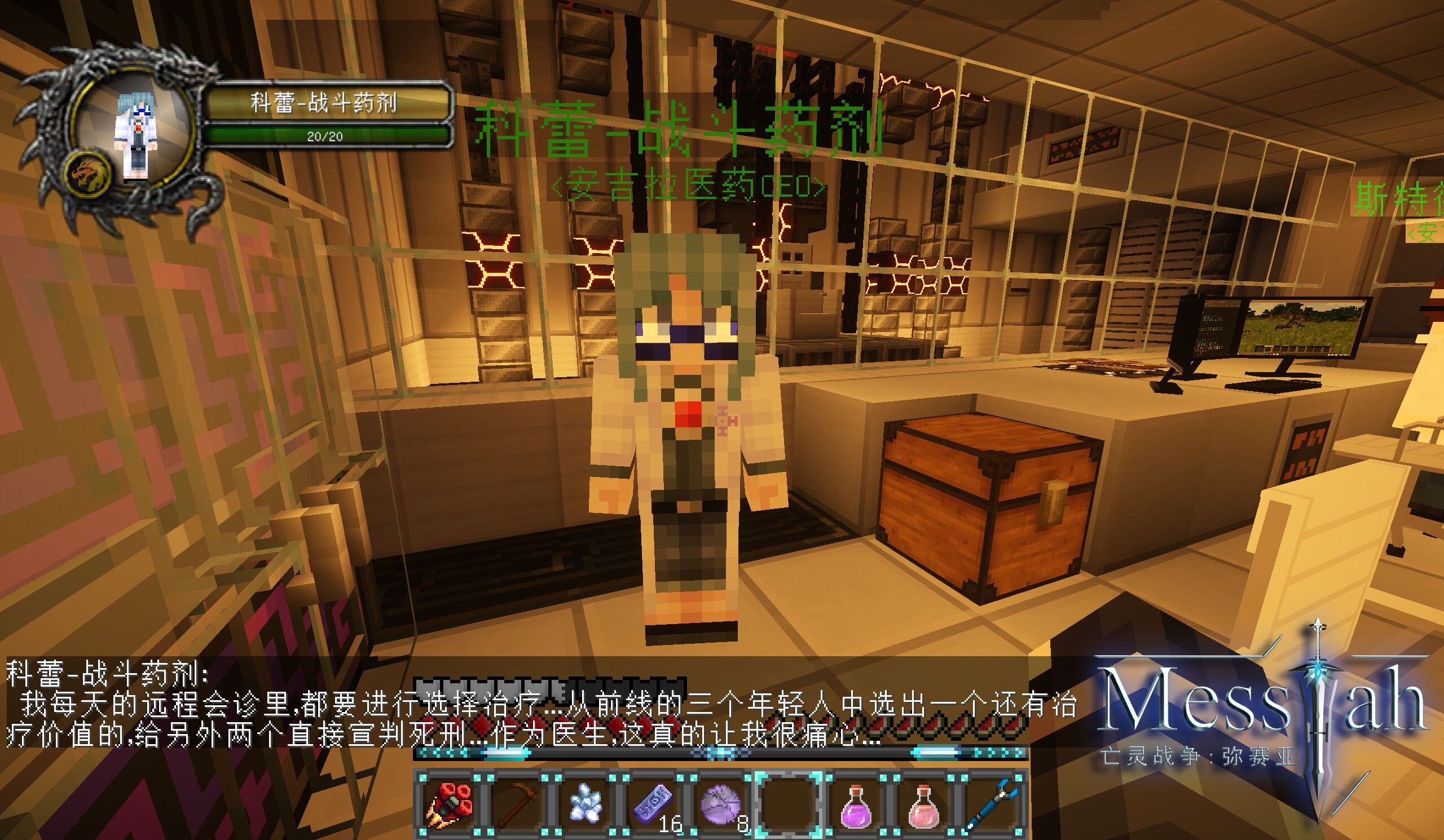
Task: Click the NPC portrait in the dragon frame
Action: (x=135, y=138)
